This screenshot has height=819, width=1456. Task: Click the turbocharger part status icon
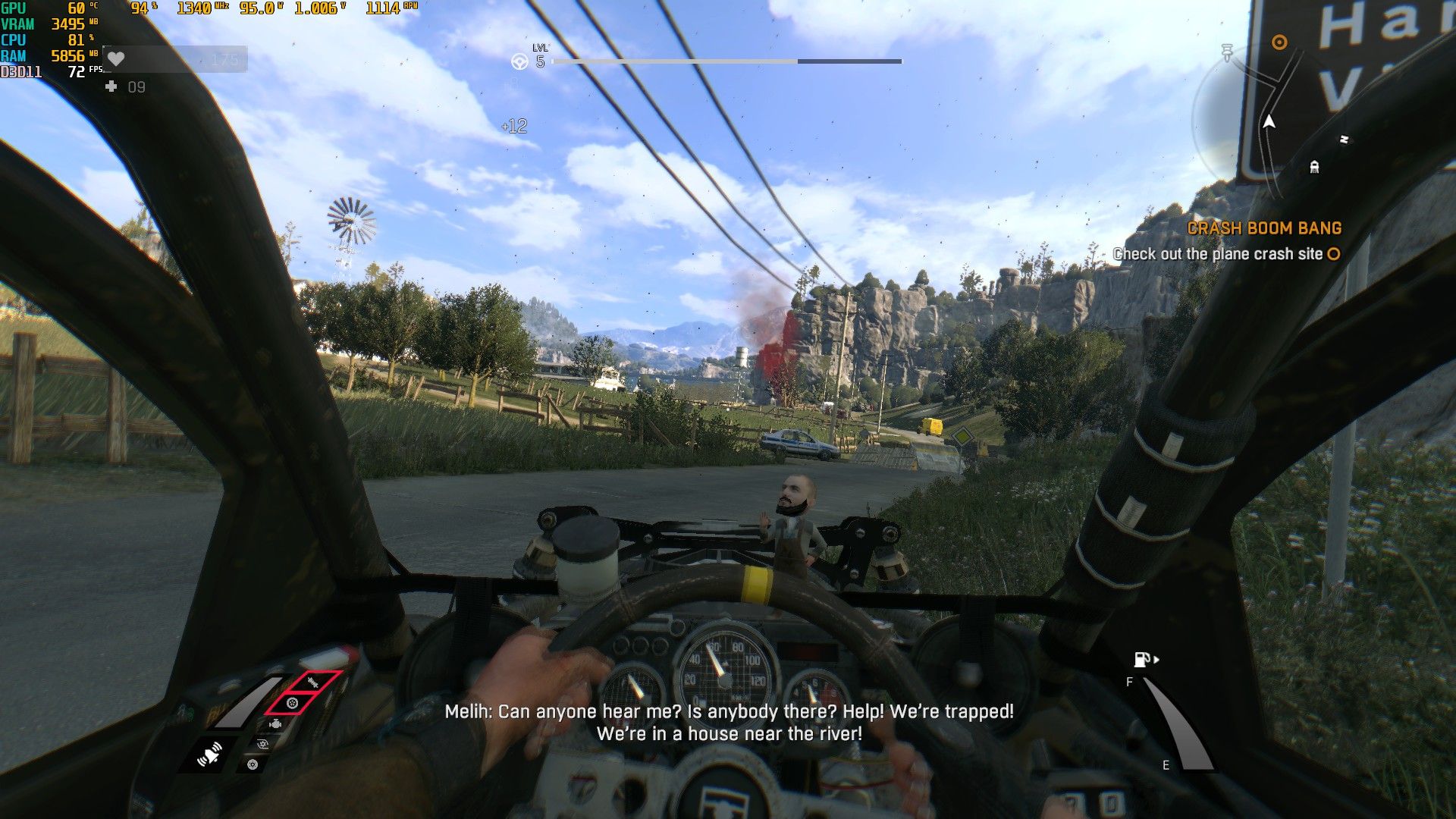pyautogui.click(x=262, y=745)
